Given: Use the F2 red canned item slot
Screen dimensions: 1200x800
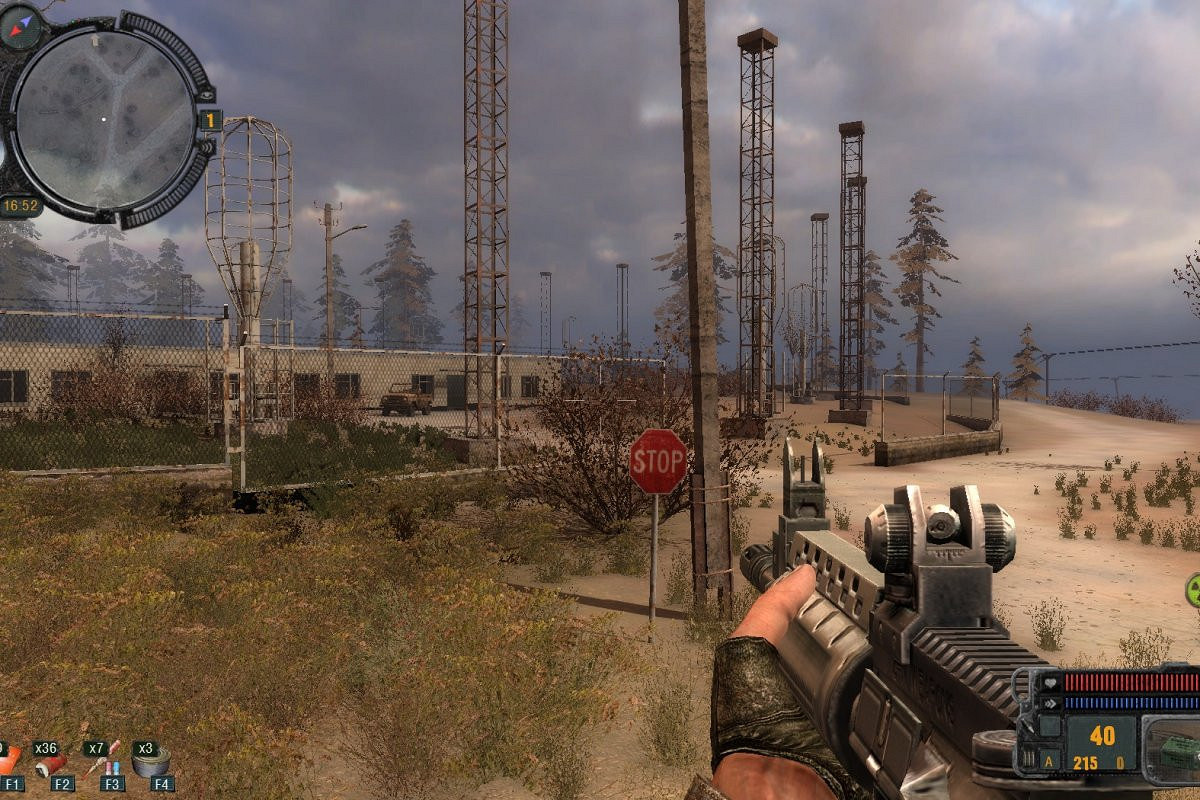Looking at the screenshot, I should click(50, 765).
